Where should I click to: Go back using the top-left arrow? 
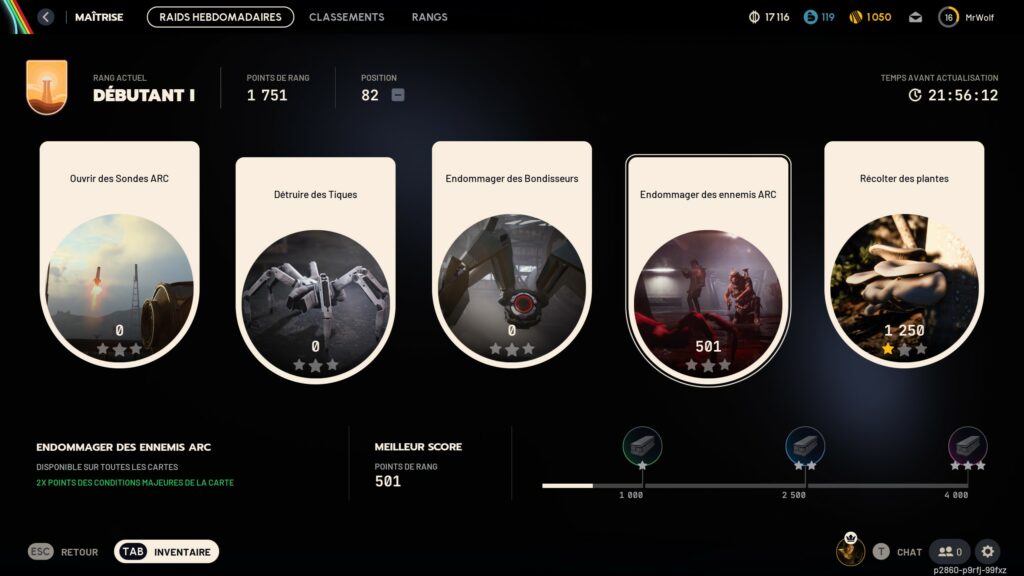[46, 17]
